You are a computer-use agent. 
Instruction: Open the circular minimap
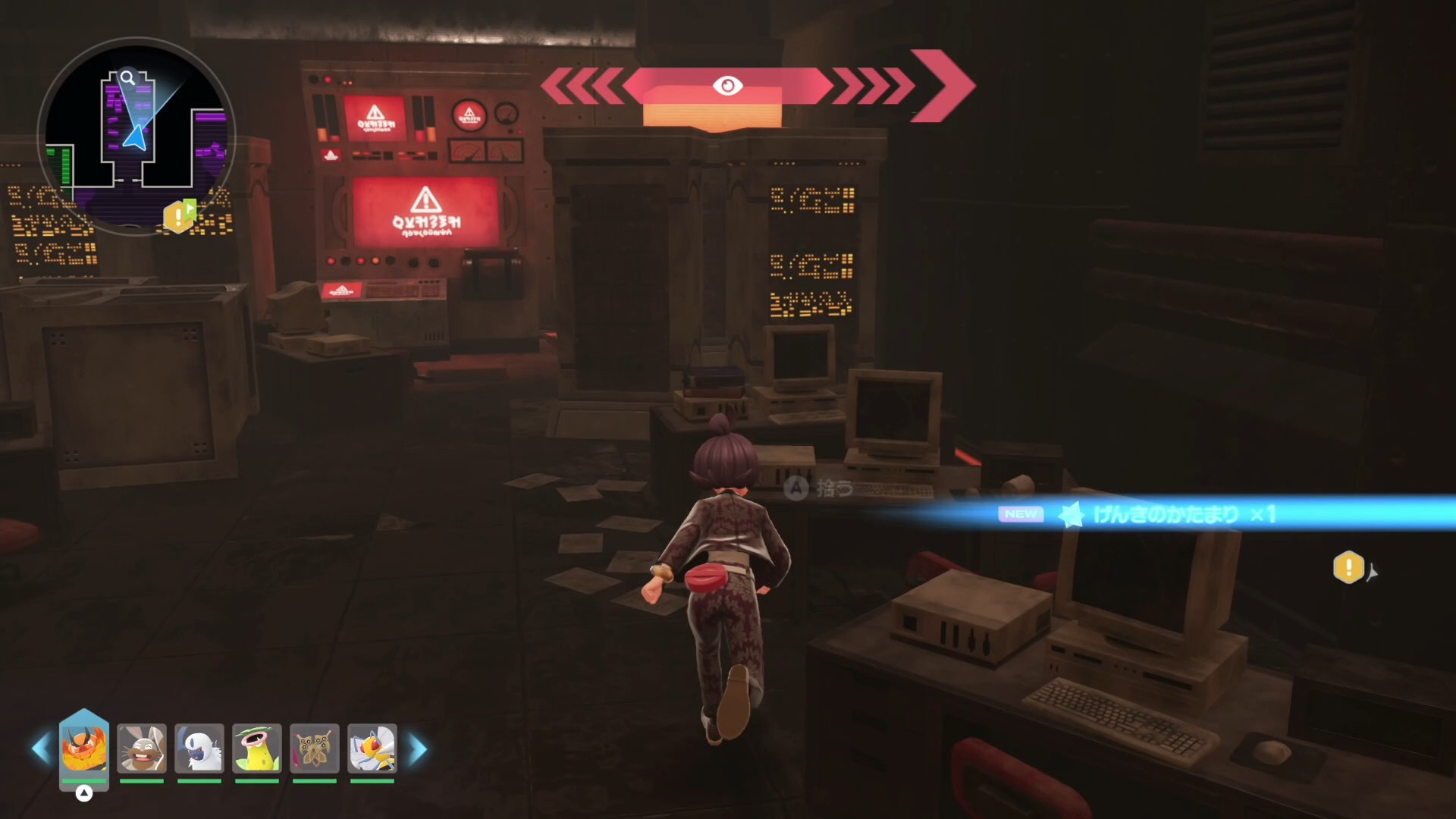(x=136, y=136)
